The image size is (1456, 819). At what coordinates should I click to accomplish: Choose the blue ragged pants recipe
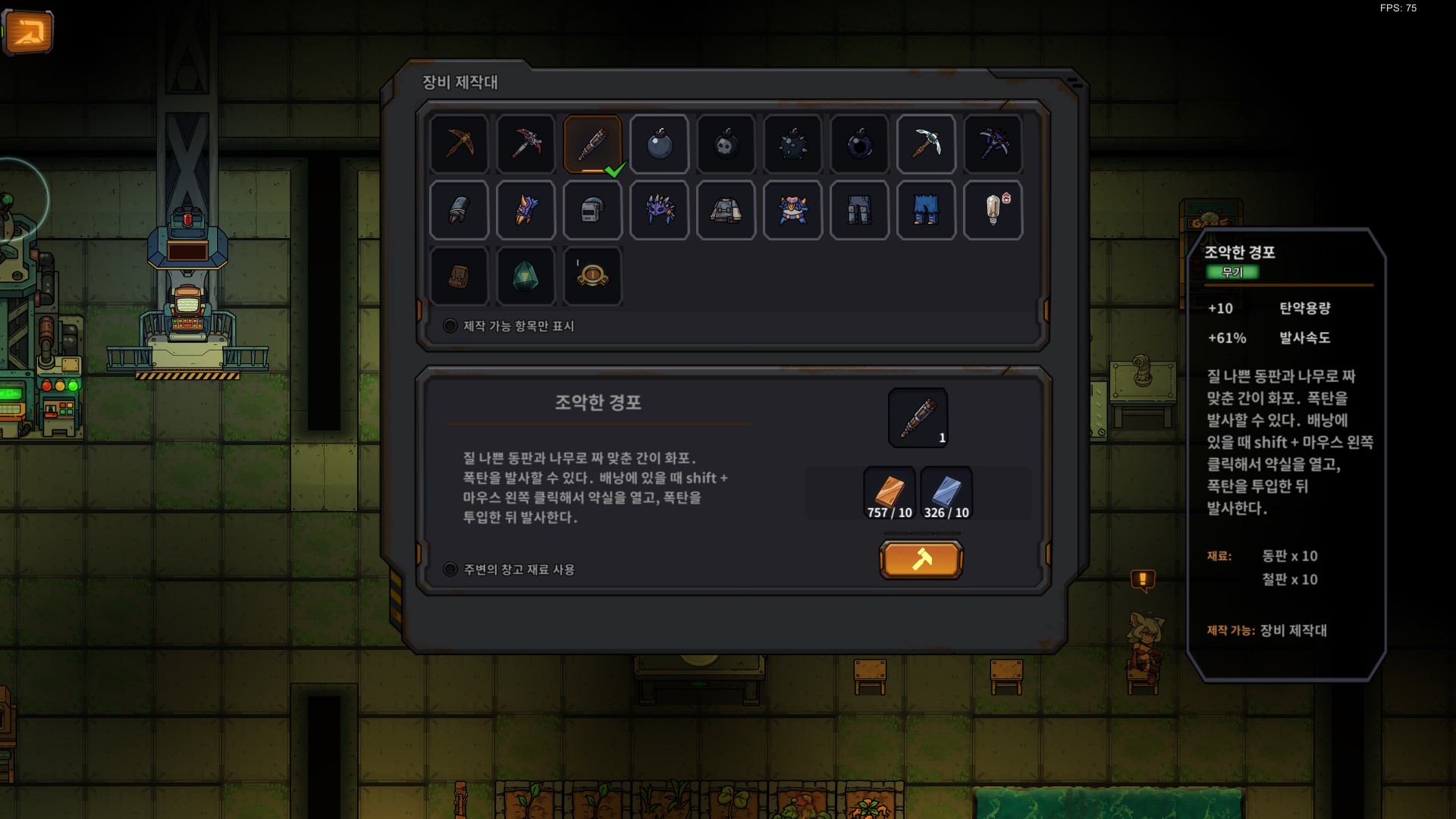926,210
